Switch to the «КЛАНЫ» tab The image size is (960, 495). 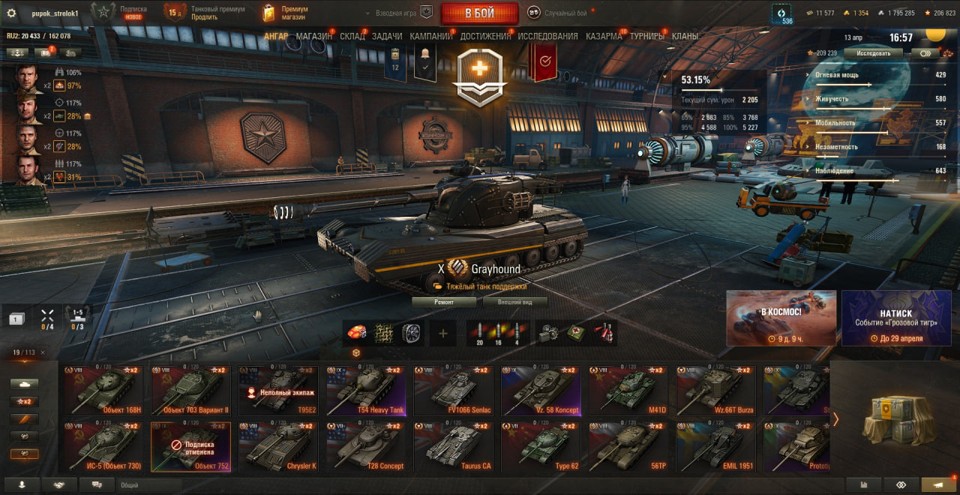(685, 36)
